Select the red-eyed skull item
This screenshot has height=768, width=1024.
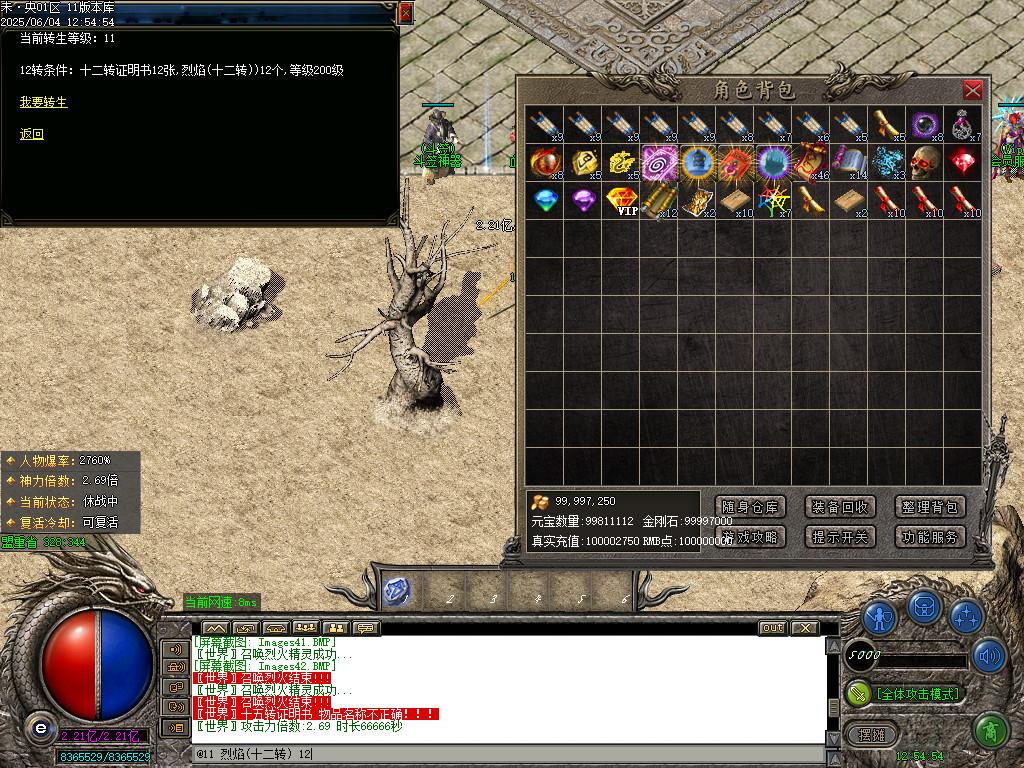(x=925, y=161)
